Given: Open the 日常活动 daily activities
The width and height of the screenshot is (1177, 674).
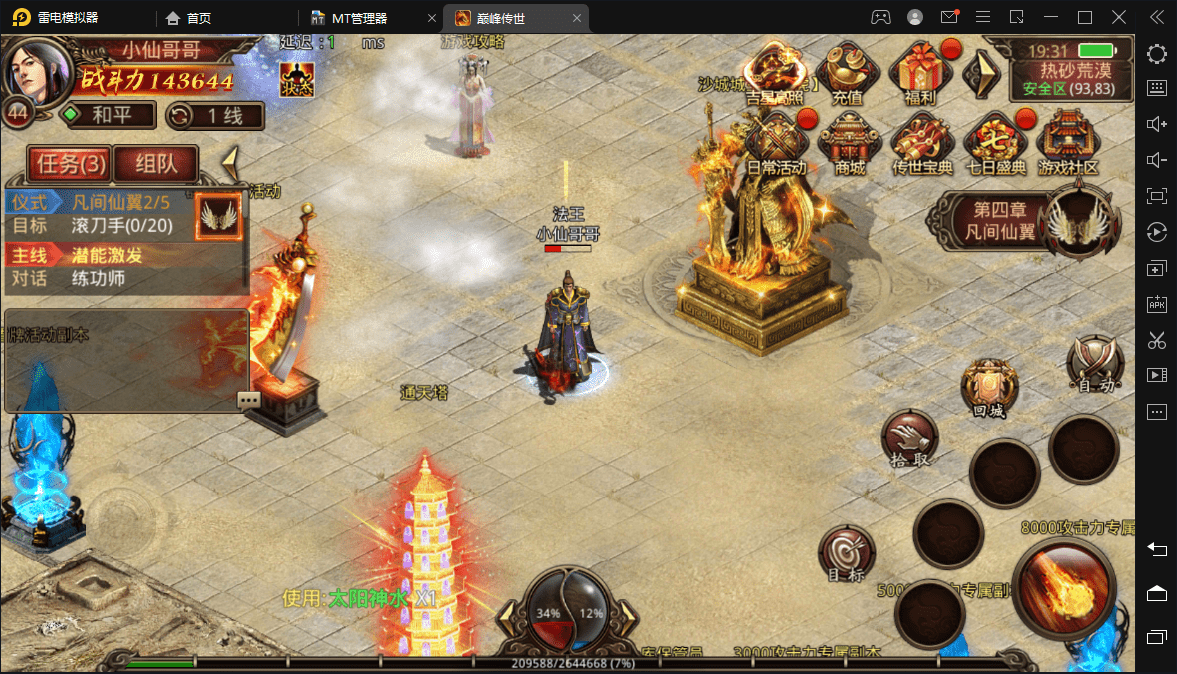Looking at the screenshot, I should (776, 142).
